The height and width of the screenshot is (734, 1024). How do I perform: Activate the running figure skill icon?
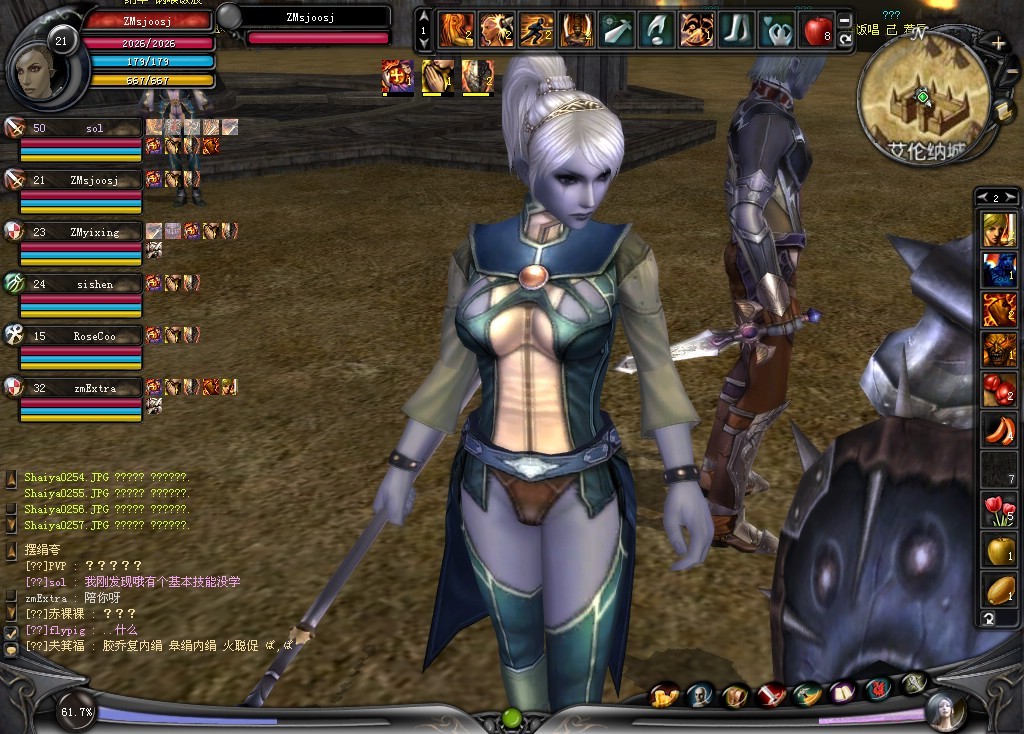click(x=536, y=31)
